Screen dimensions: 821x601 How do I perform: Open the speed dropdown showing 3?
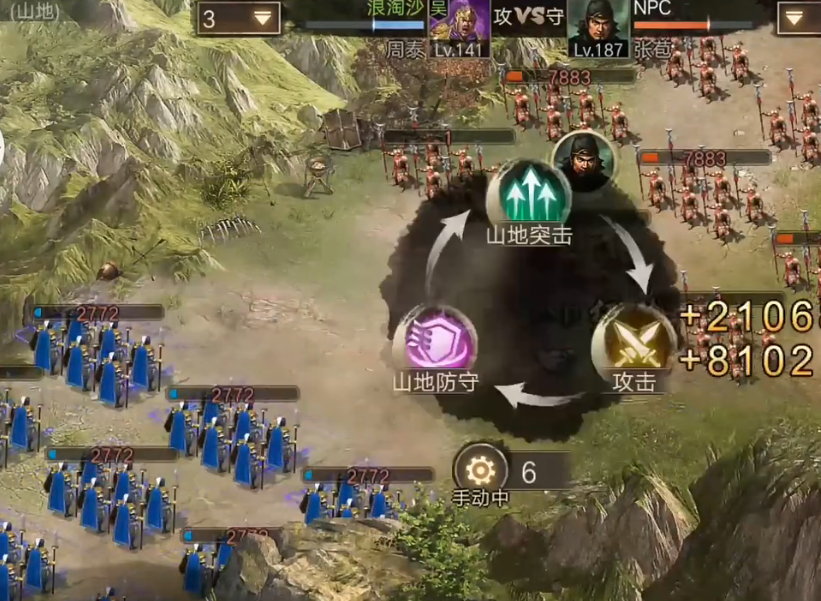click(x=237, y=18)
